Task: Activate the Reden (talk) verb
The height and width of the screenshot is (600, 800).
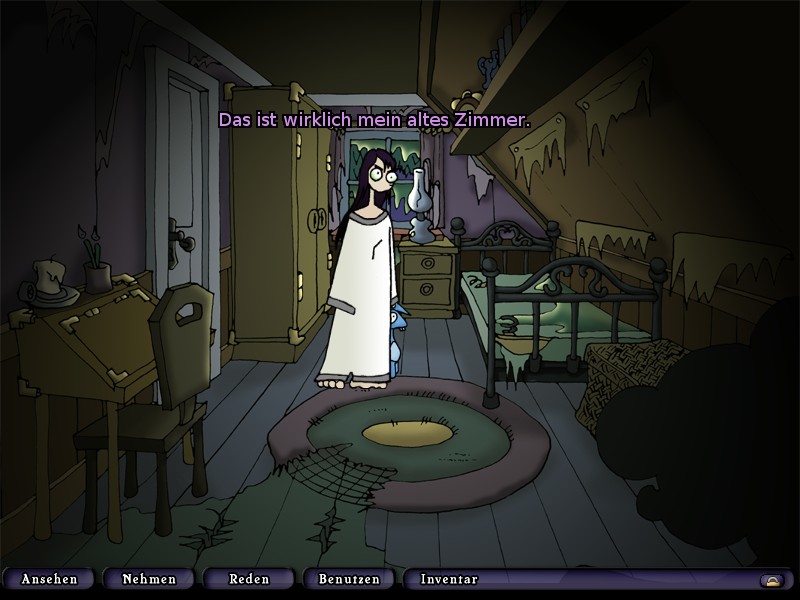Action: pos(249,579)
